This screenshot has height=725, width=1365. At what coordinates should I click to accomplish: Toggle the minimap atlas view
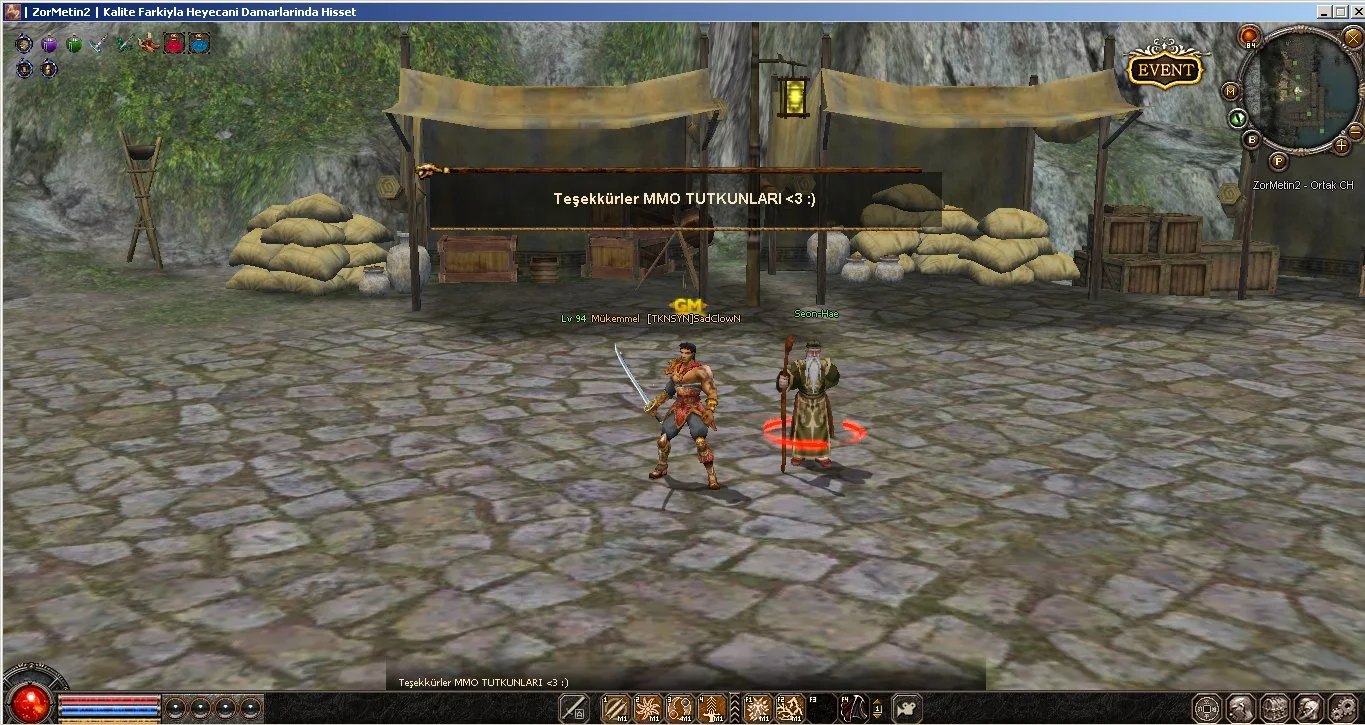pyautogui.click(x=1231, y=91)
